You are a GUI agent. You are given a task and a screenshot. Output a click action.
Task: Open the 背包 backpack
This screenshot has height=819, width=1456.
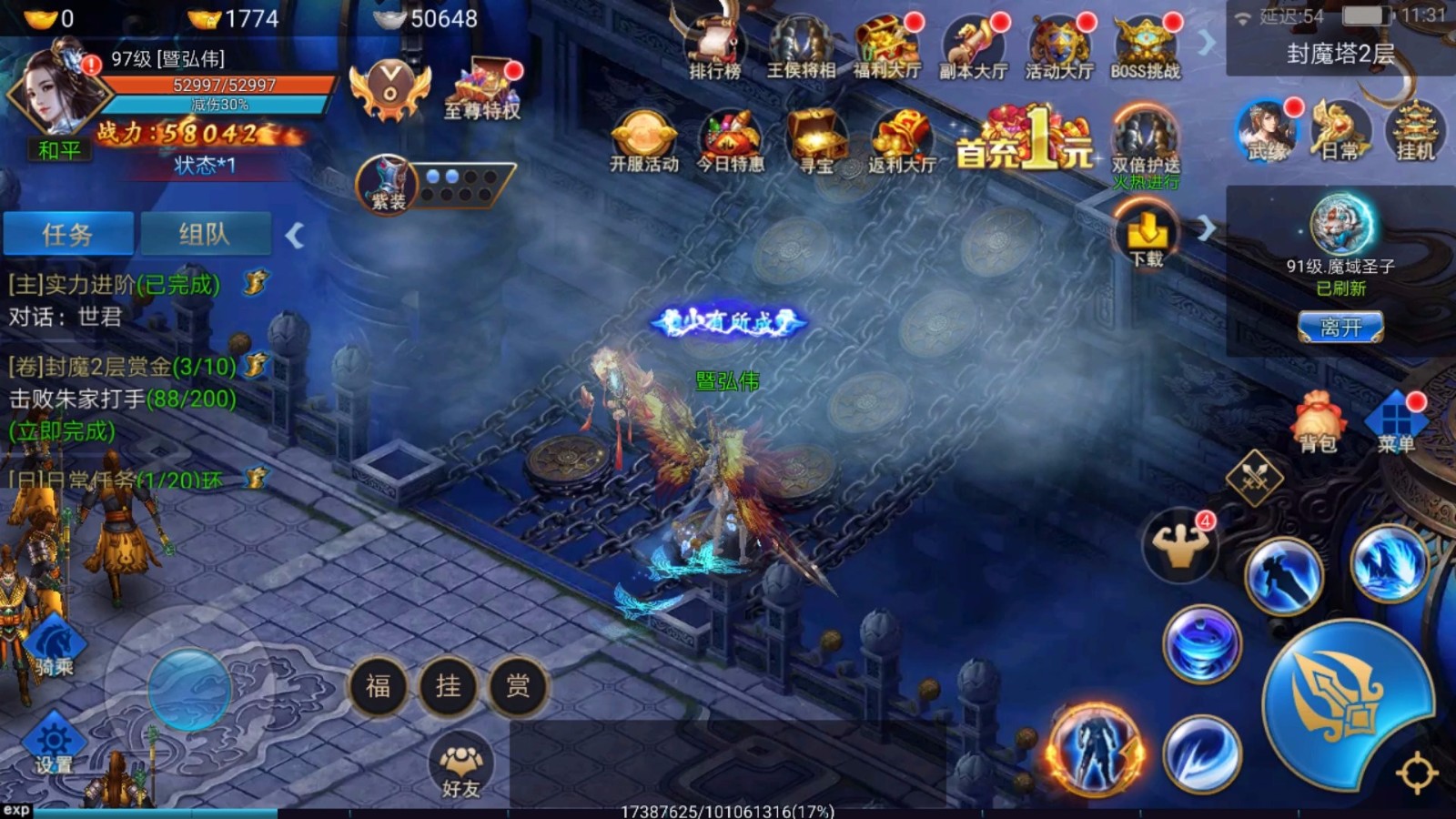point(1317,423)
